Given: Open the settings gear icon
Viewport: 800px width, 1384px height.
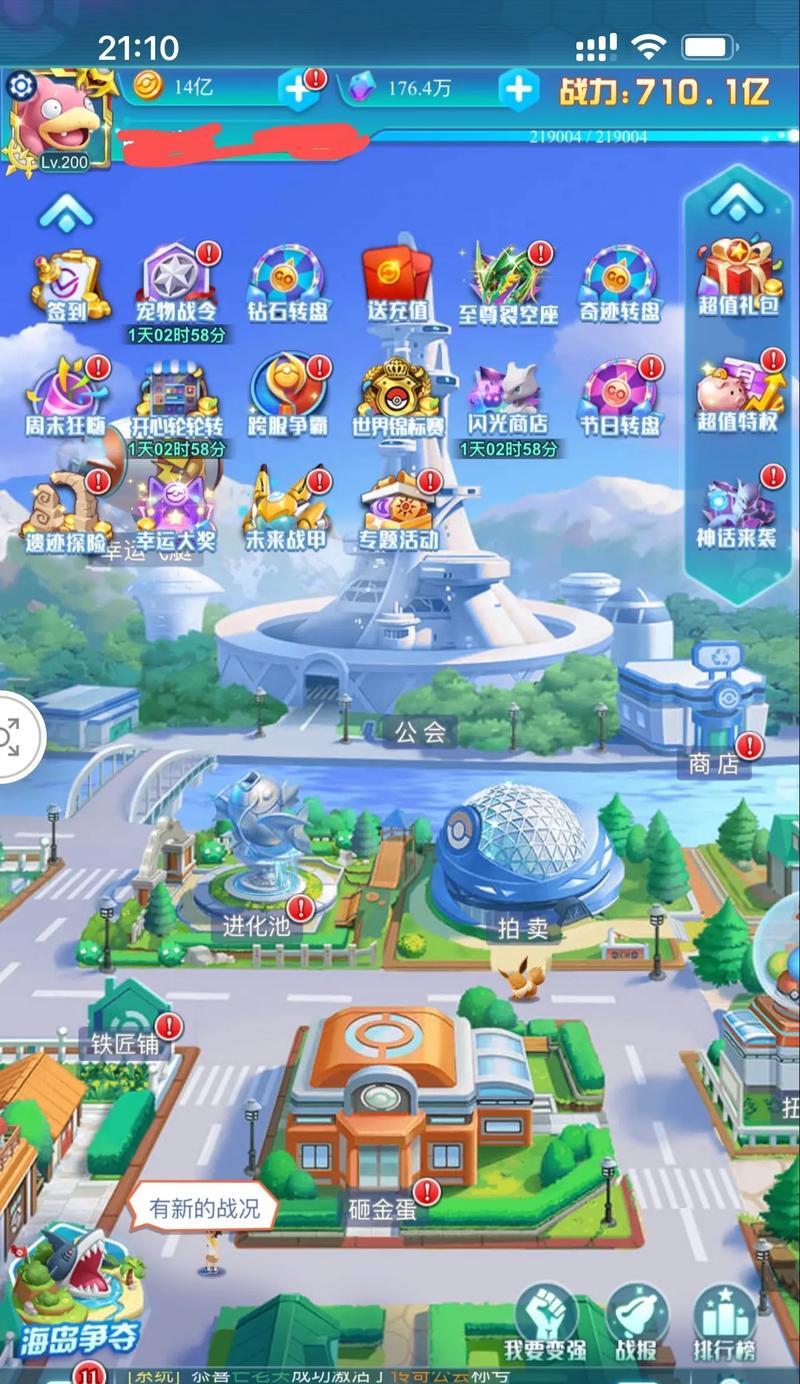Looking at the screenshot, I should [21, 86].
